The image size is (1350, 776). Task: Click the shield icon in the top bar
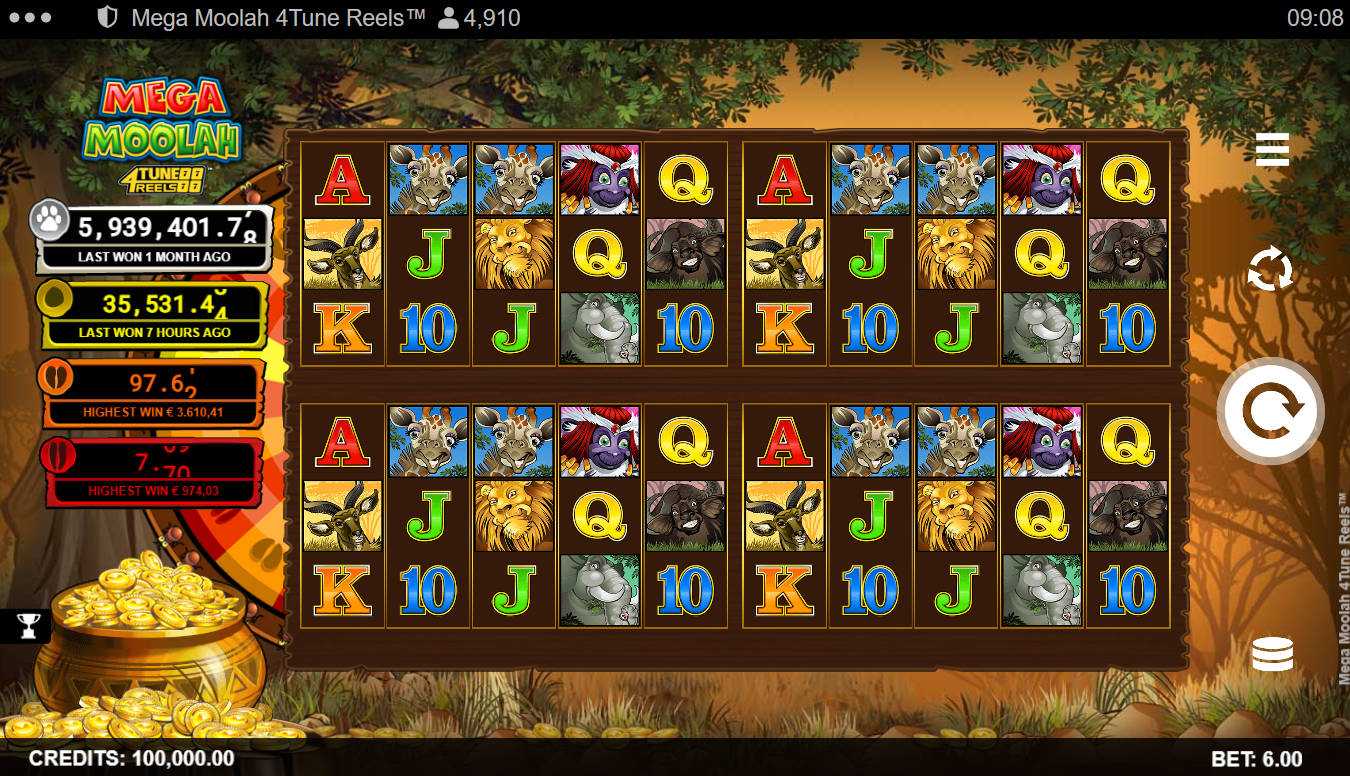point(109,18)
